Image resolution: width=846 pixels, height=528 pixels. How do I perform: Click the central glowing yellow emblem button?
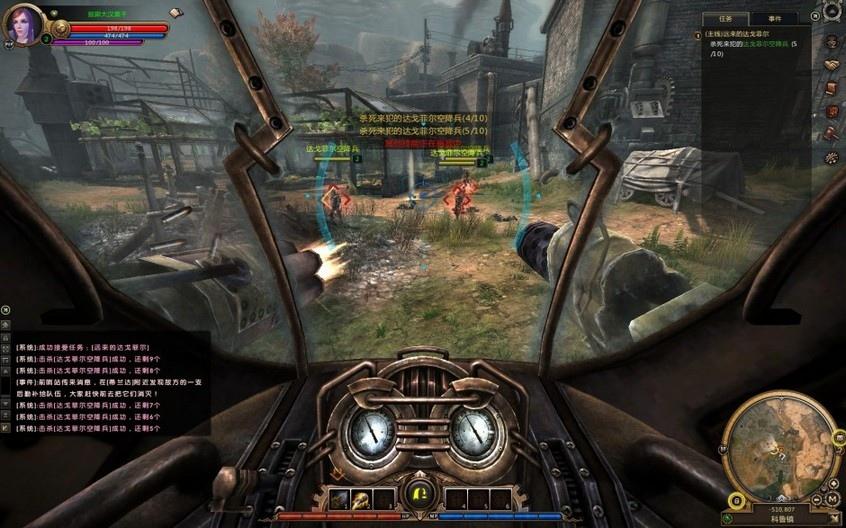(420, 495)
